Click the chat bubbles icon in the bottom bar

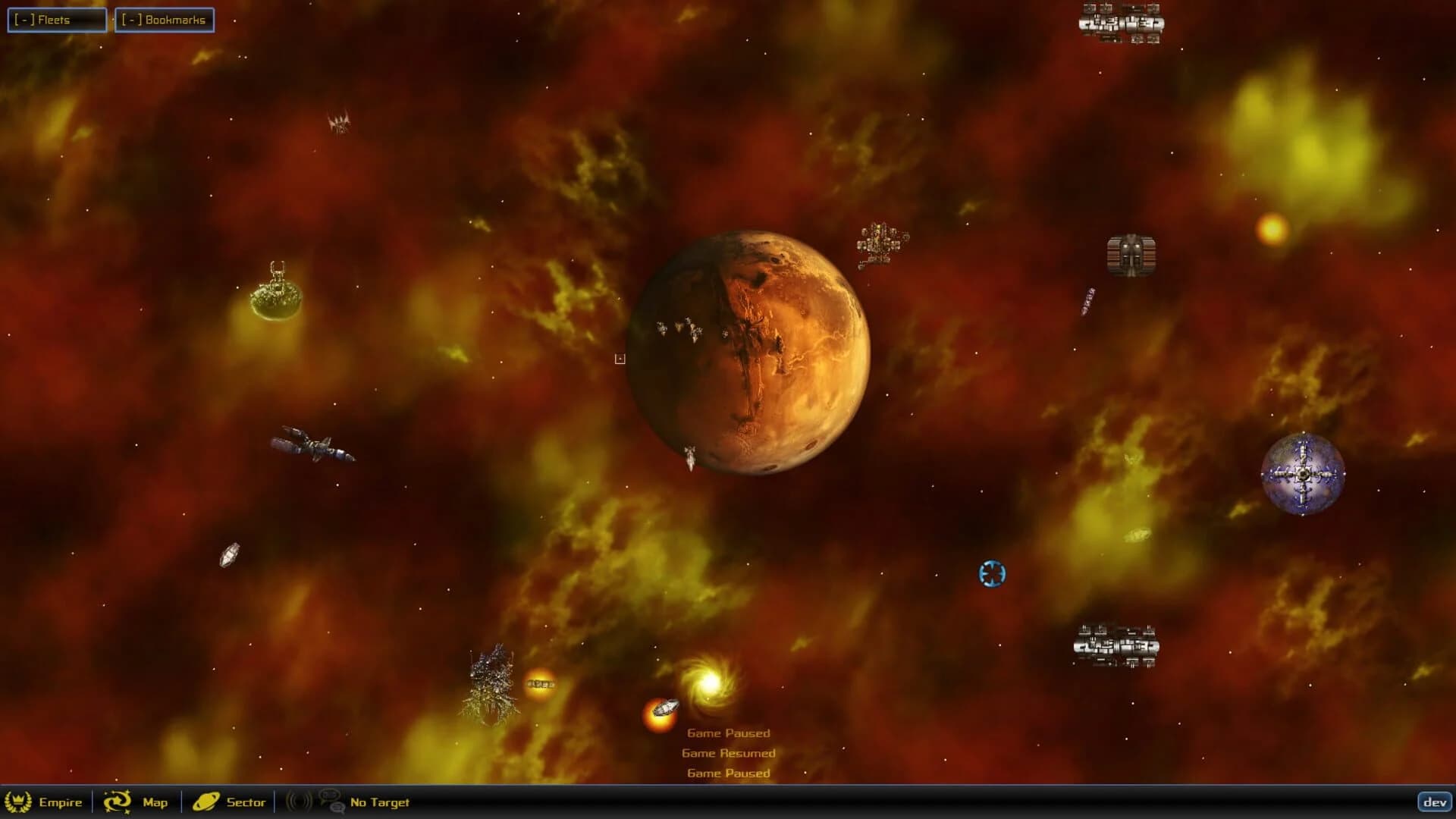pos(331,802)
